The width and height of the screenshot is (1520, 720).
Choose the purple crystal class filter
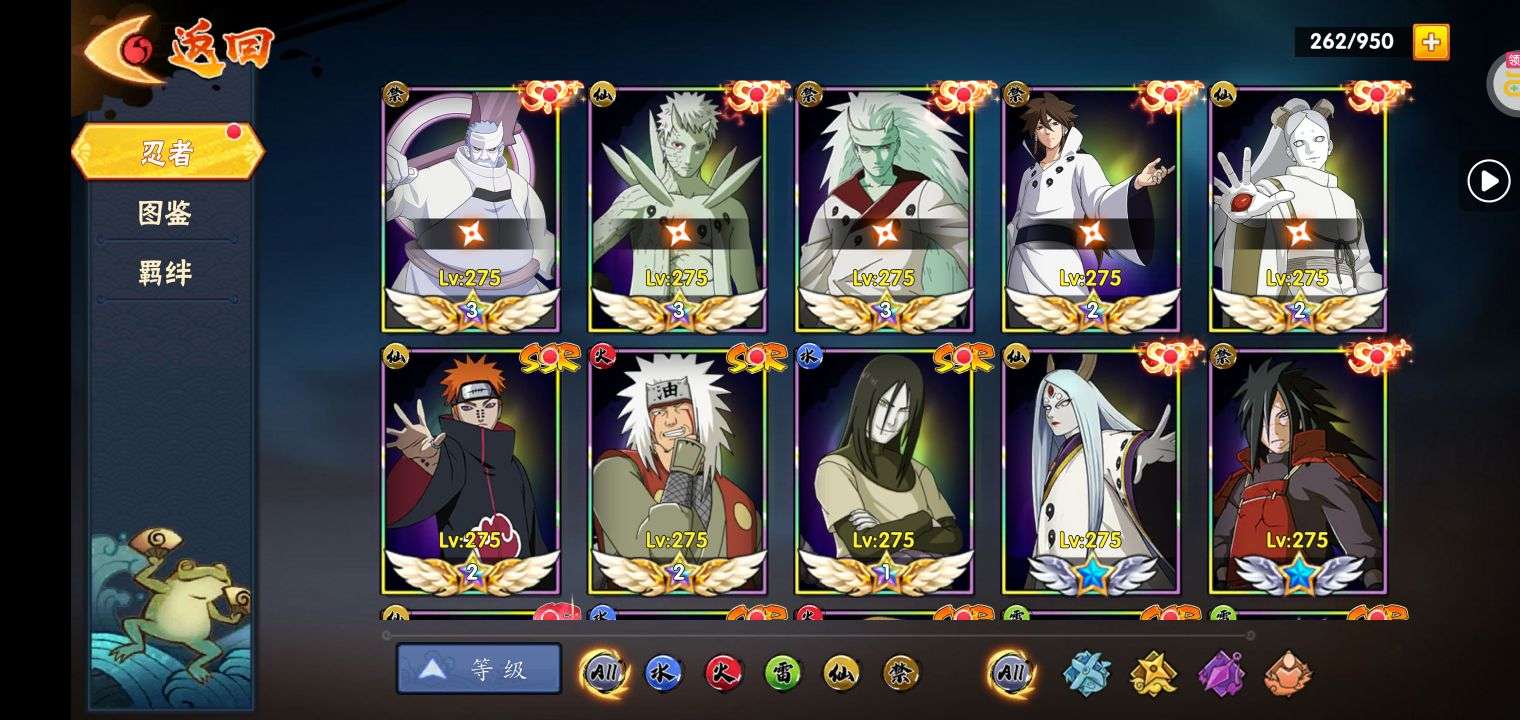[1221, 673]
